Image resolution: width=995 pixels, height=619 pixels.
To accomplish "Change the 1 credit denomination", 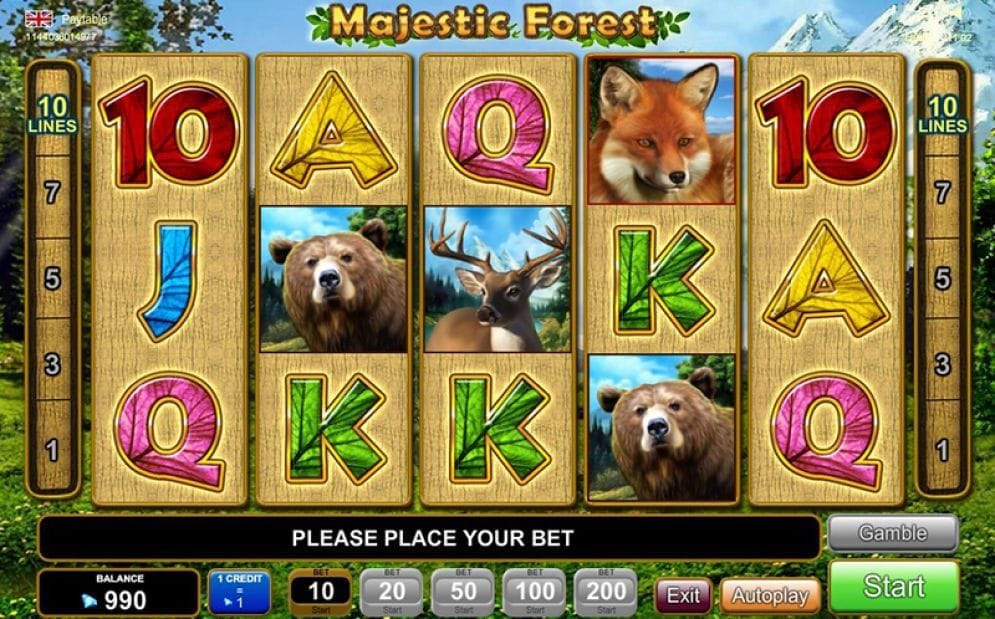I will point(239,592).
